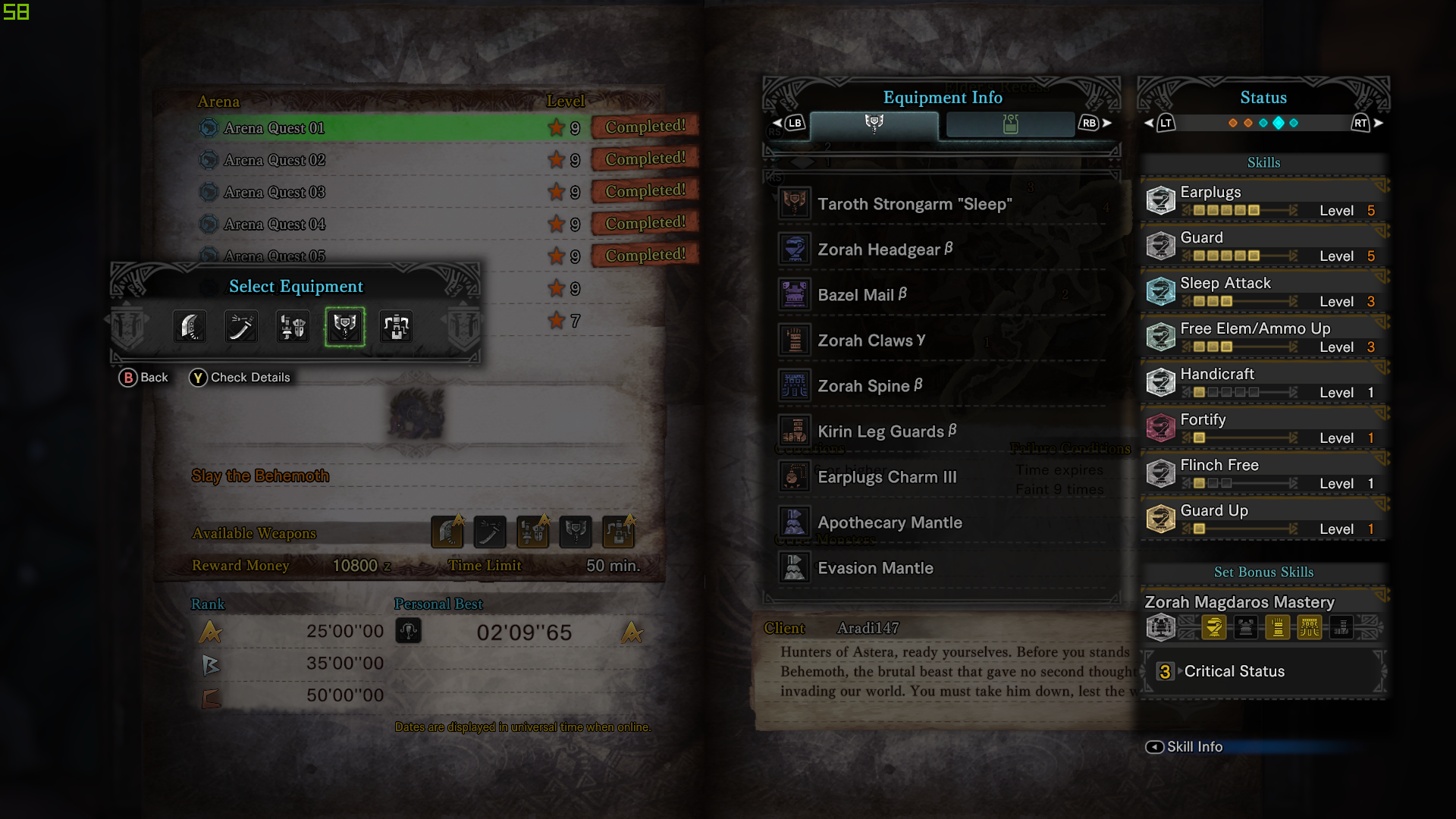The width and height of the screenshot is (1456, 819).
Task: Click the Zorah Headgear β entry
Action: tap(884, 249)
